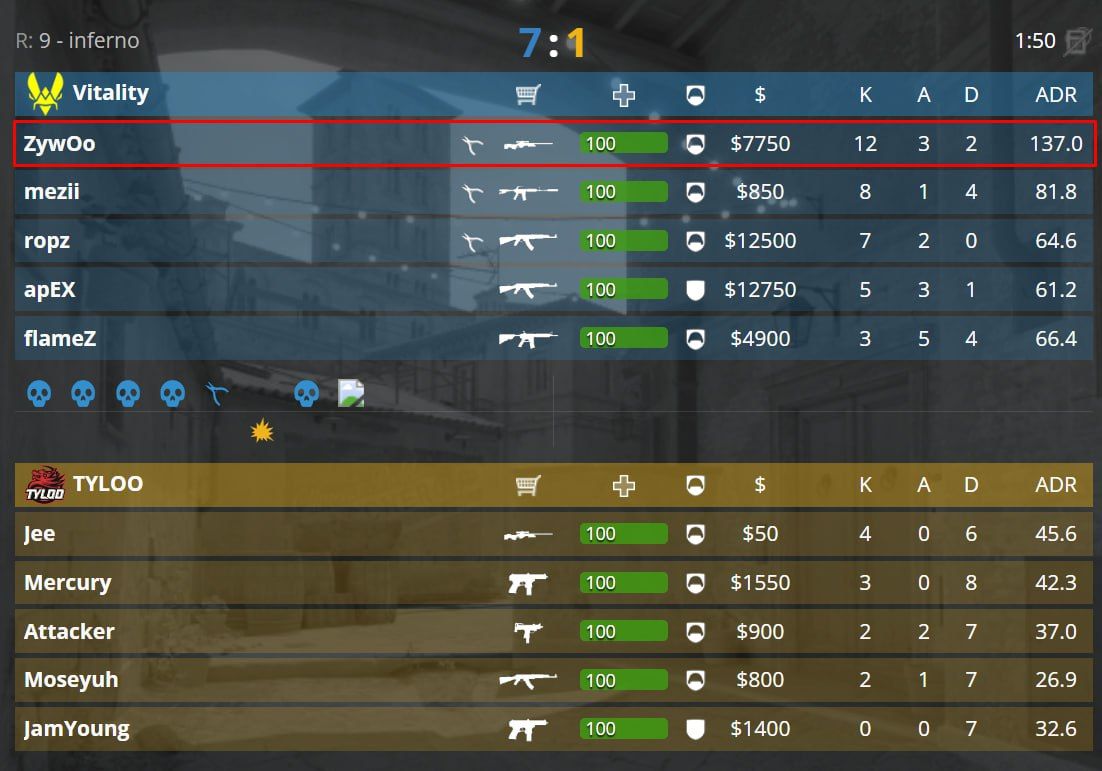The image size is (1102, 771).
Task: Click the TYLOO team logo
Action: point(45,485)
